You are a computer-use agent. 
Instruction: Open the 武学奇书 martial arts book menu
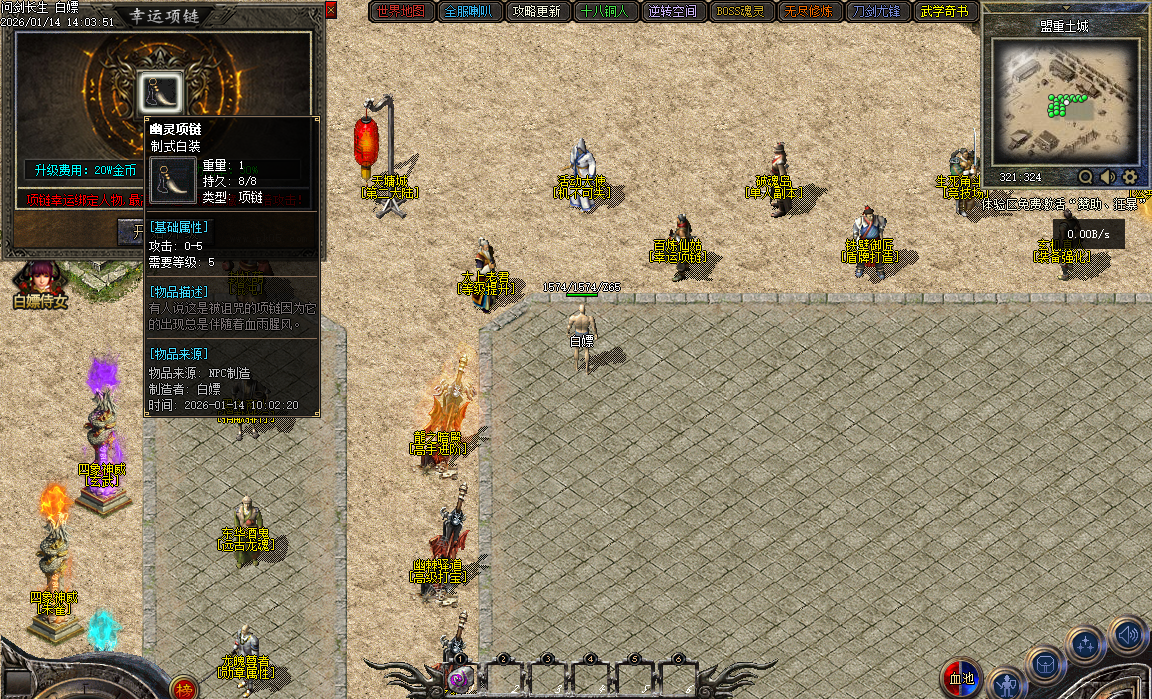click(x=944, y=12)
